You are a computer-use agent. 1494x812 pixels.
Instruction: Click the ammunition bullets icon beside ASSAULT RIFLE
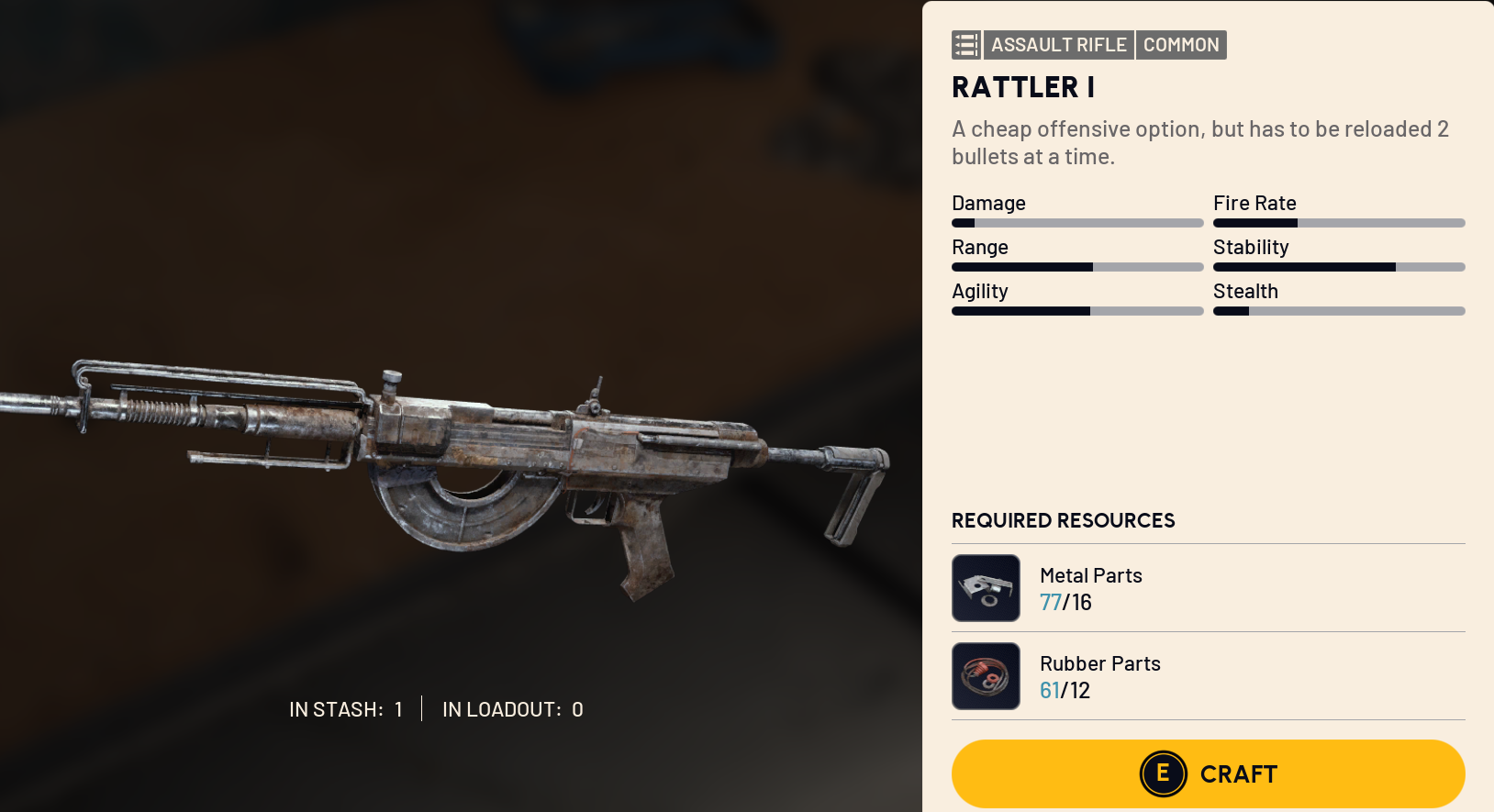(x=965, y=44)
